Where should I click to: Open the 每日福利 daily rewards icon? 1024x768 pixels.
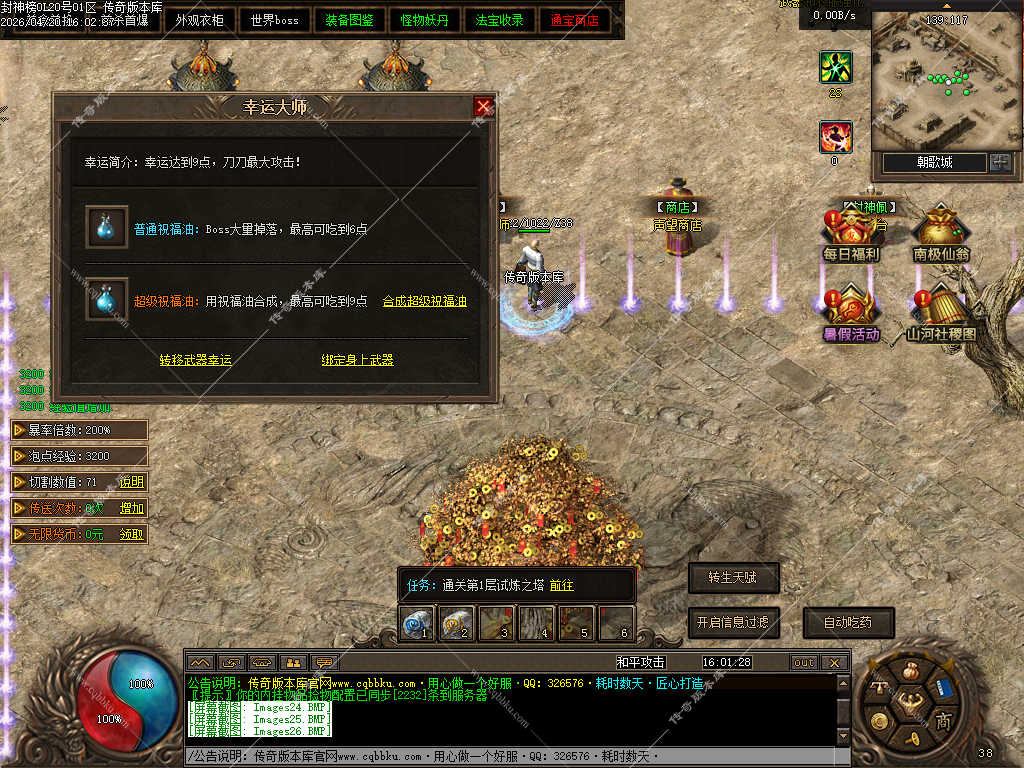click(x=851, y=236)
